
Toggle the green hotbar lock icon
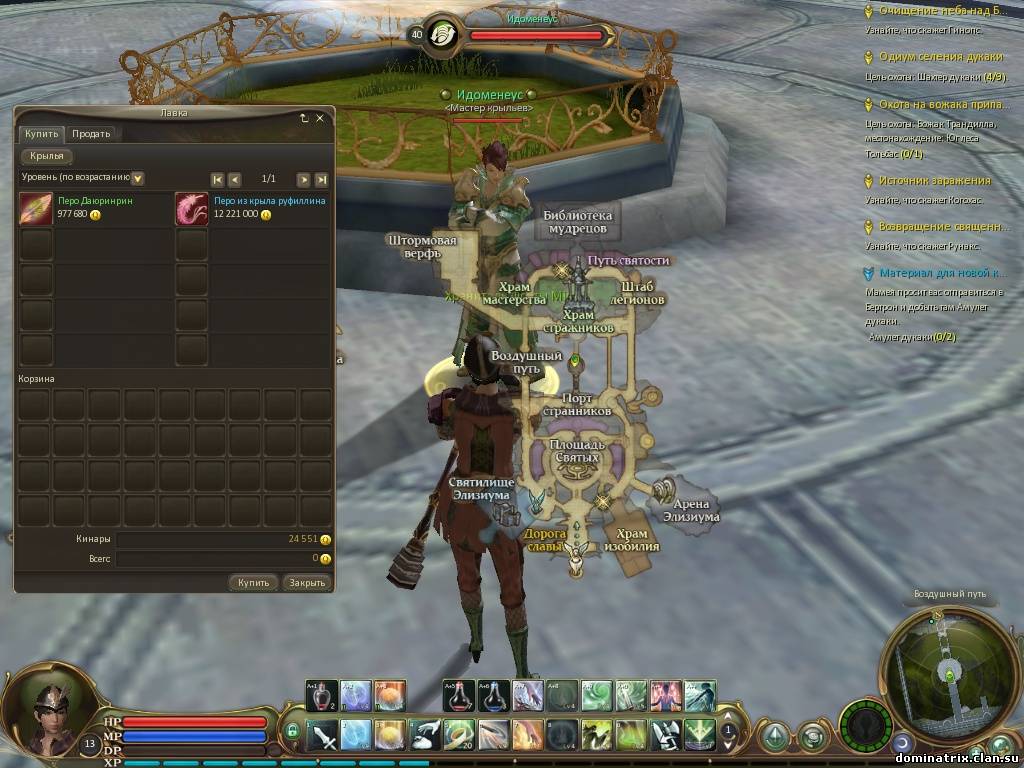[x=292, y=732]
